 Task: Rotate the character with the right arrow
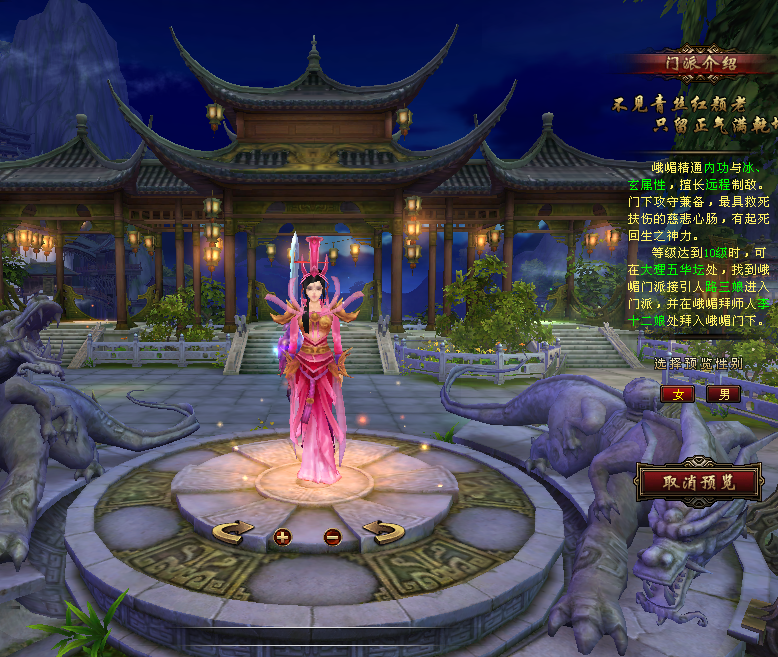click(381, 532)
